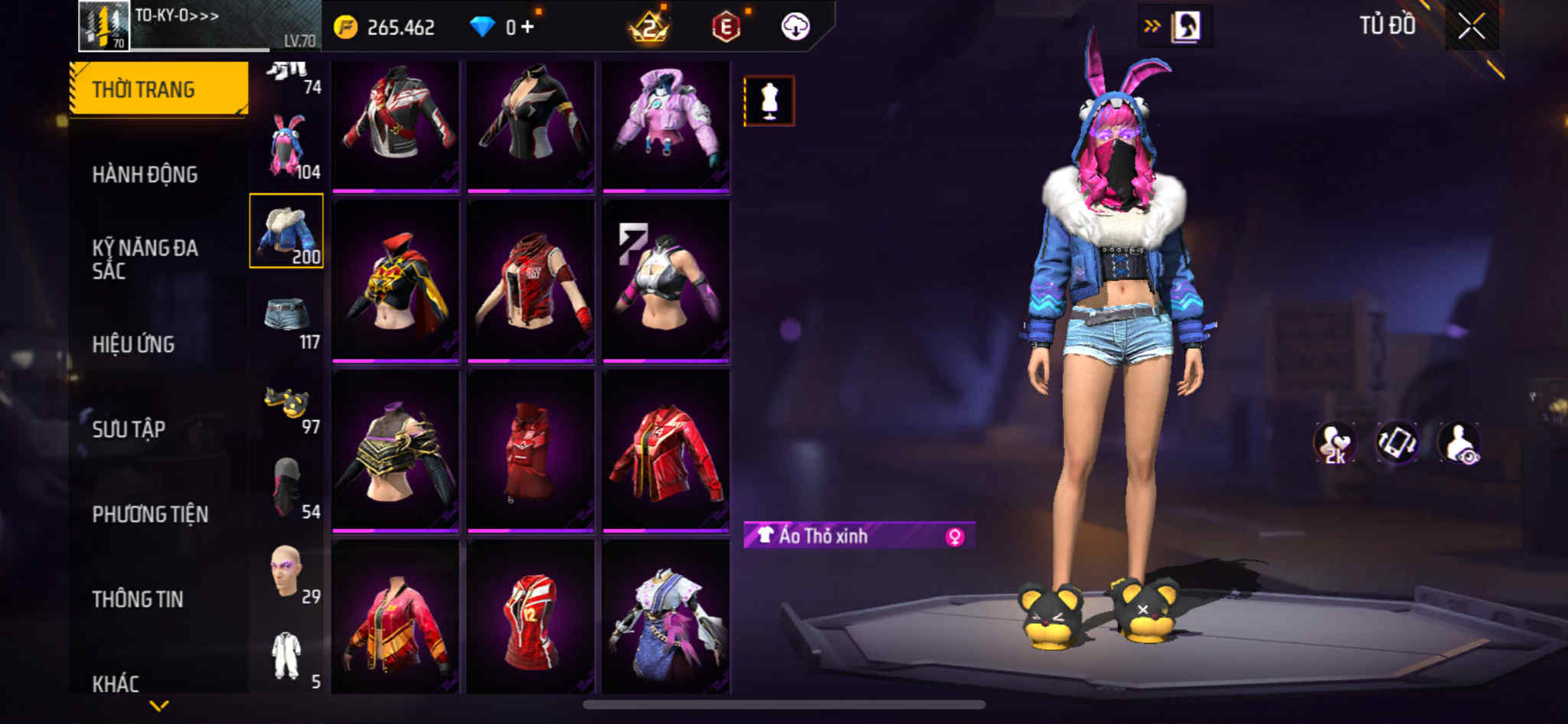The image size is (1568, 724).
Task: Select the yellow and red caped top
Action: pos(395,280)
